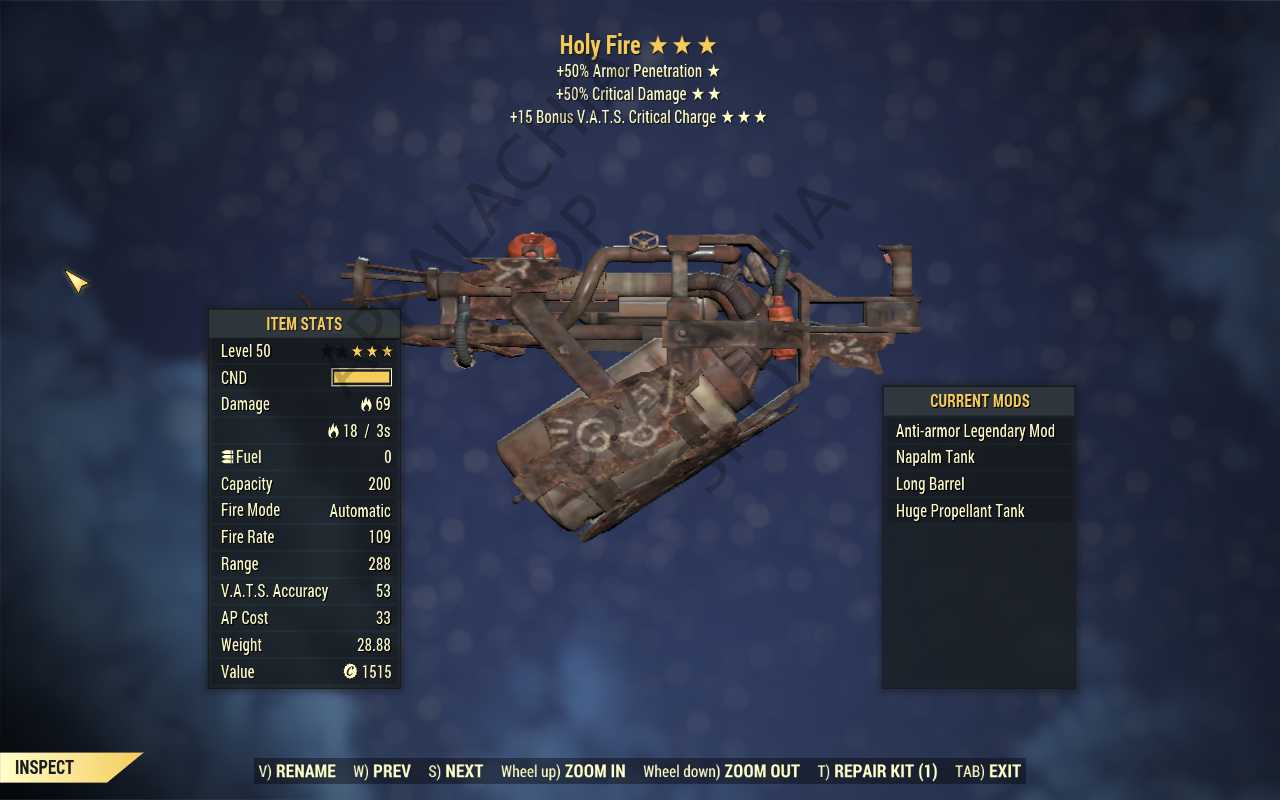
Task: Go to the previous item with PREV
Action: (382, 771)
